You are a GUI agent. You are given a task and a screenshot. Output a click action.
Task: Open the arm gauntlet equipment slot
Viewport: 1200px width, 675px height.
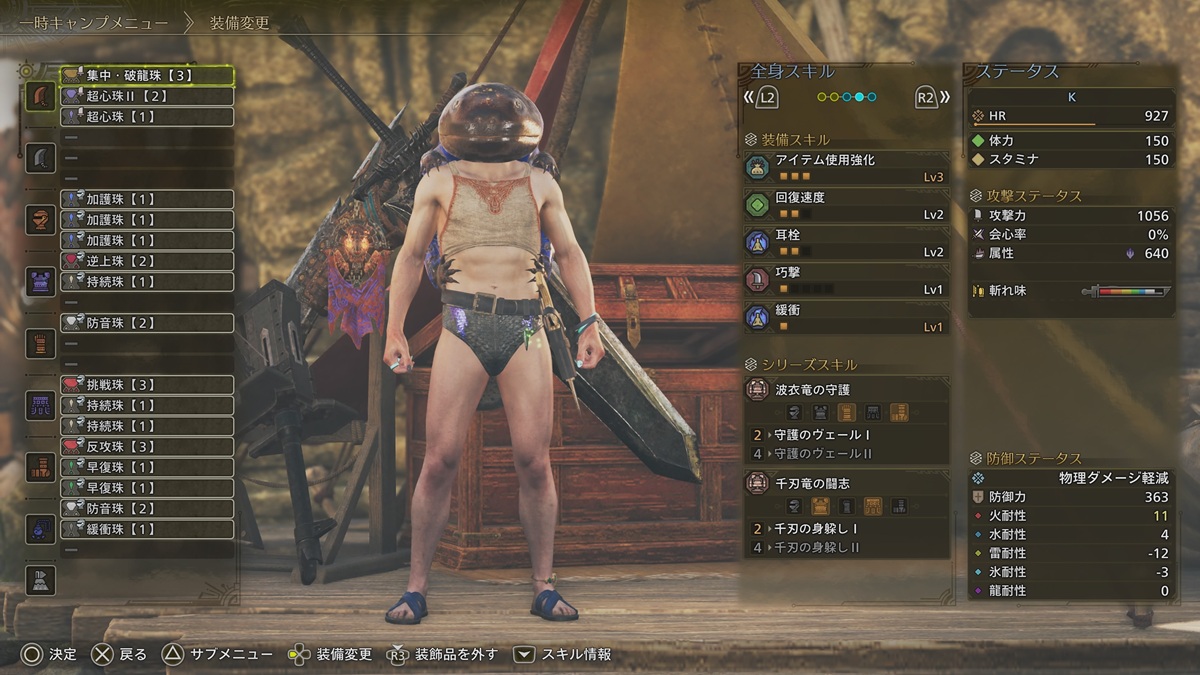(40, 343)
